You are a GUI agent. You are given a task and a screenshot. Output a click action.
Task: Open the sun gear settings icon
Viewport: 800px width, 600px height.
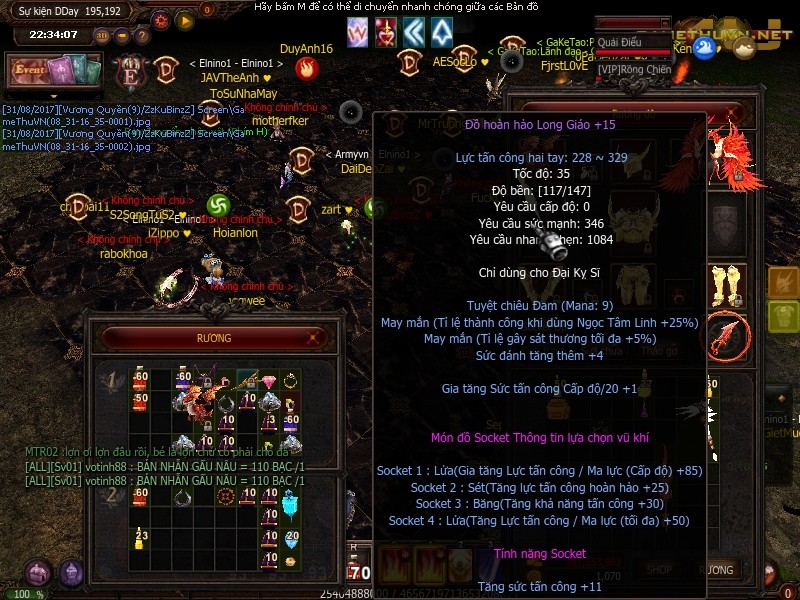coord(161,20)
